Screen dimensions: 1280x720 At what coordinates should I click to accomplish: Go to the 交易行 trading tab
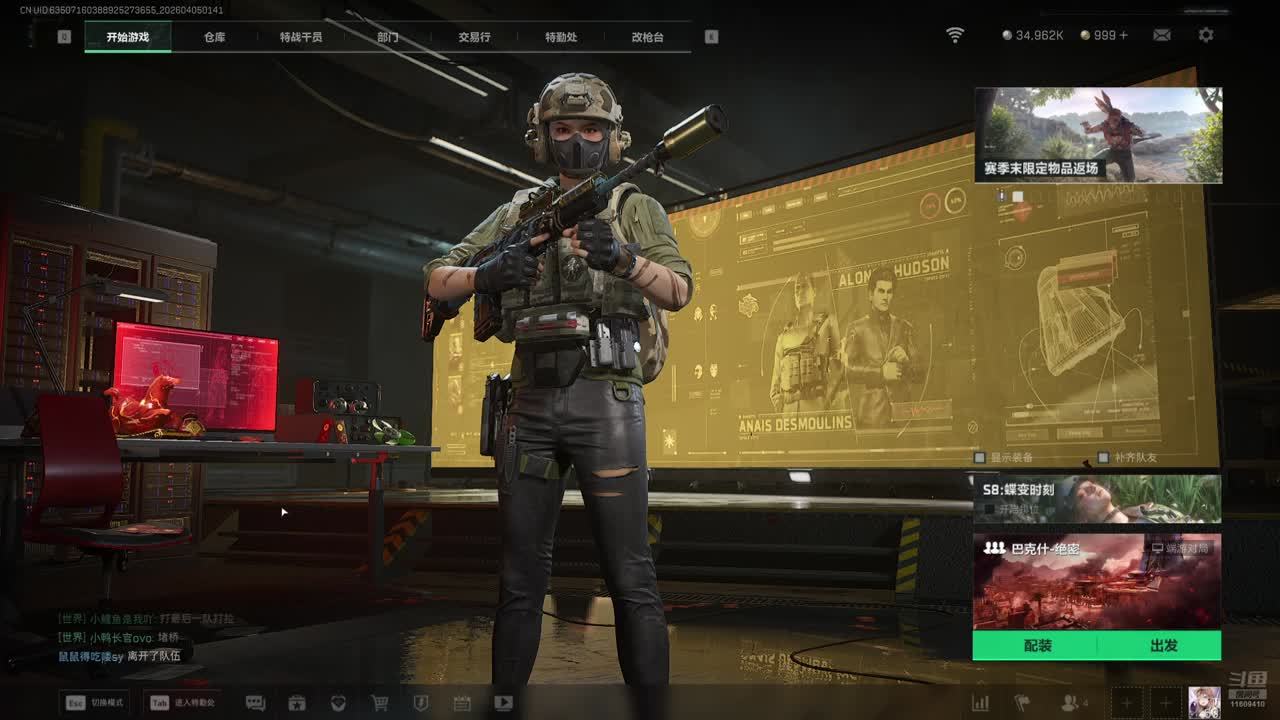[474, 37]
